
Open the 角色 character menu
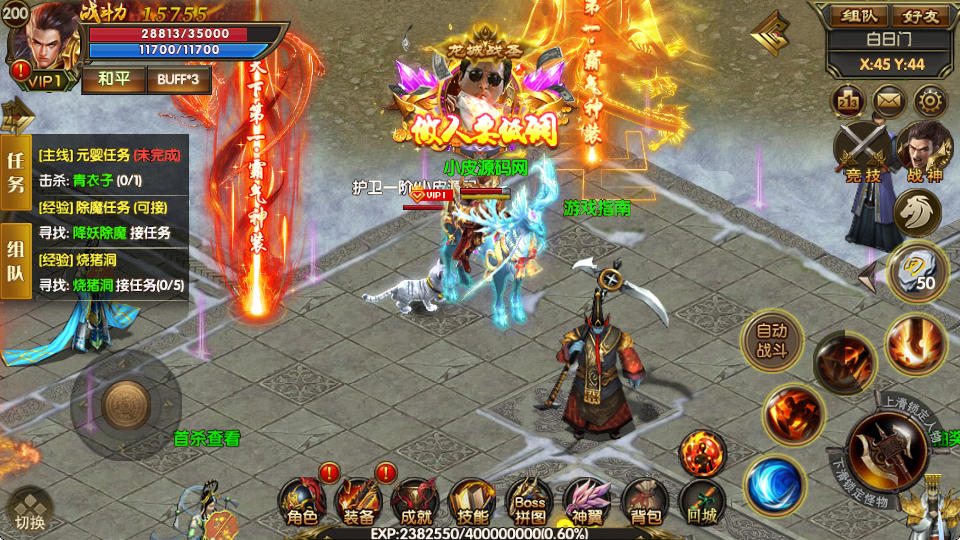(x=301, y=500)
